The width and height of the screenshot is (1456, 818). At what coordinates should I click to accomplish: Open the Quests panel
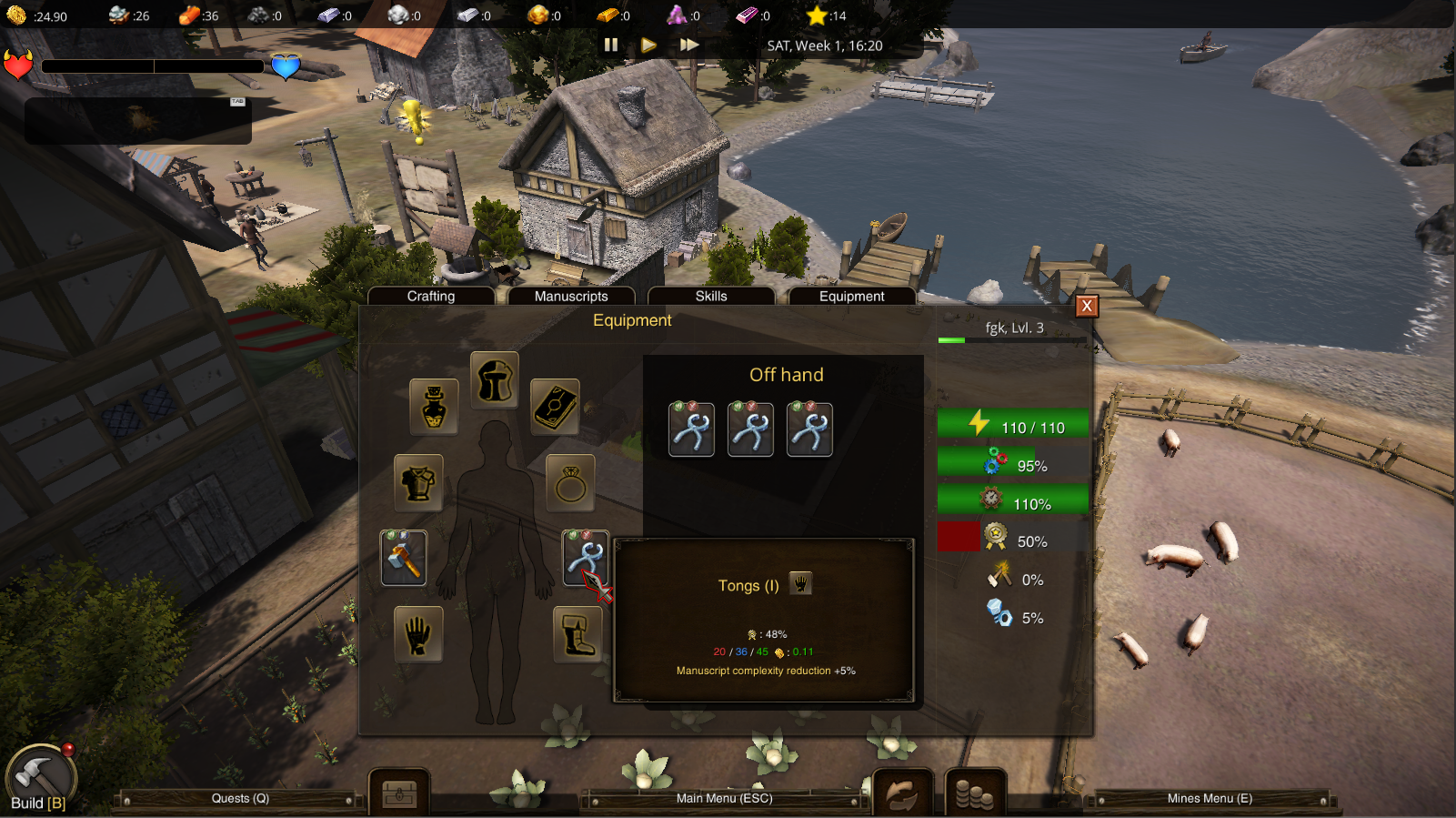pos(240,799)
